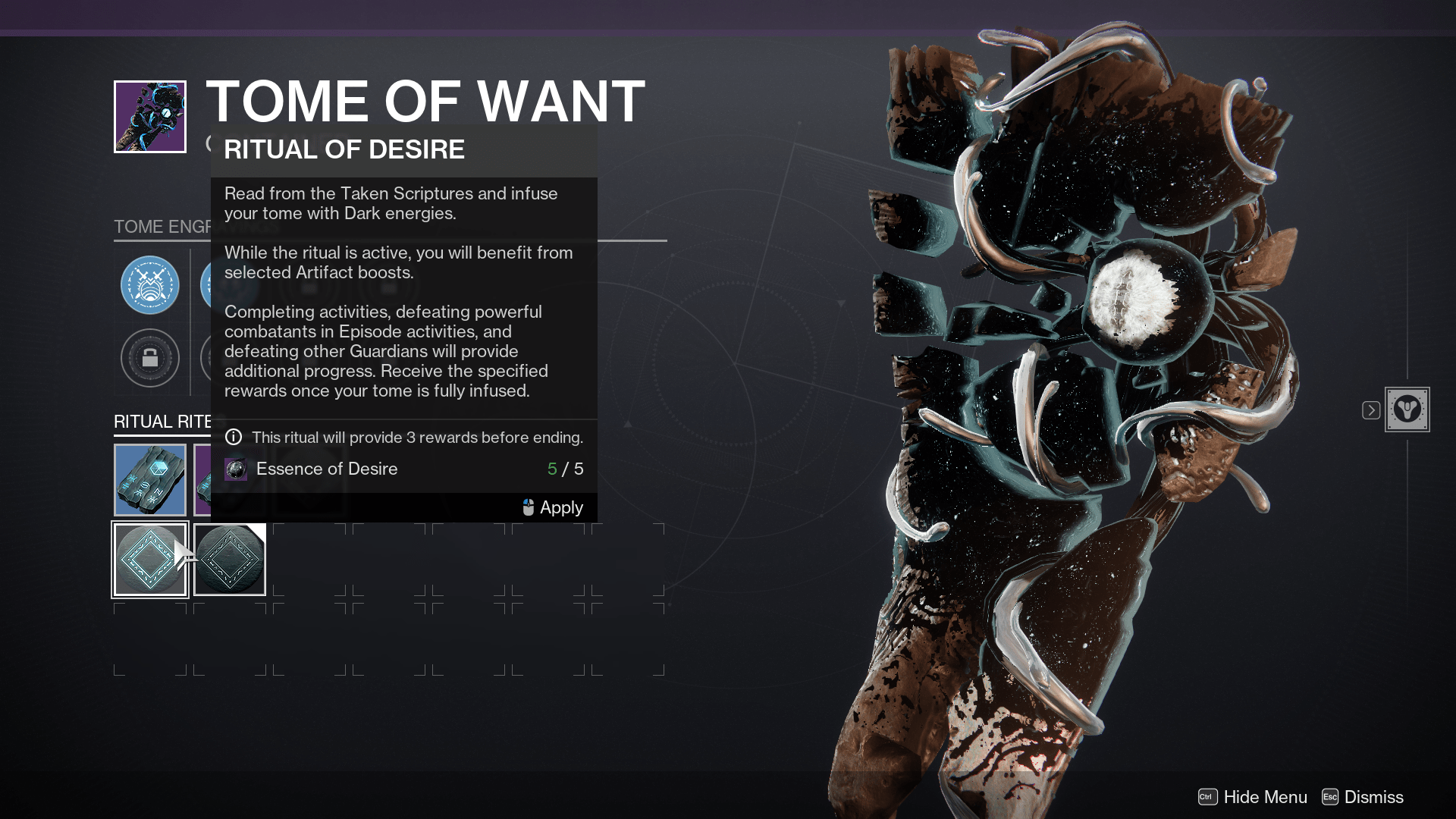
Task: Click the info icon in the ritual tooltip
Action: pyautogui.click(x=234, y=438)
